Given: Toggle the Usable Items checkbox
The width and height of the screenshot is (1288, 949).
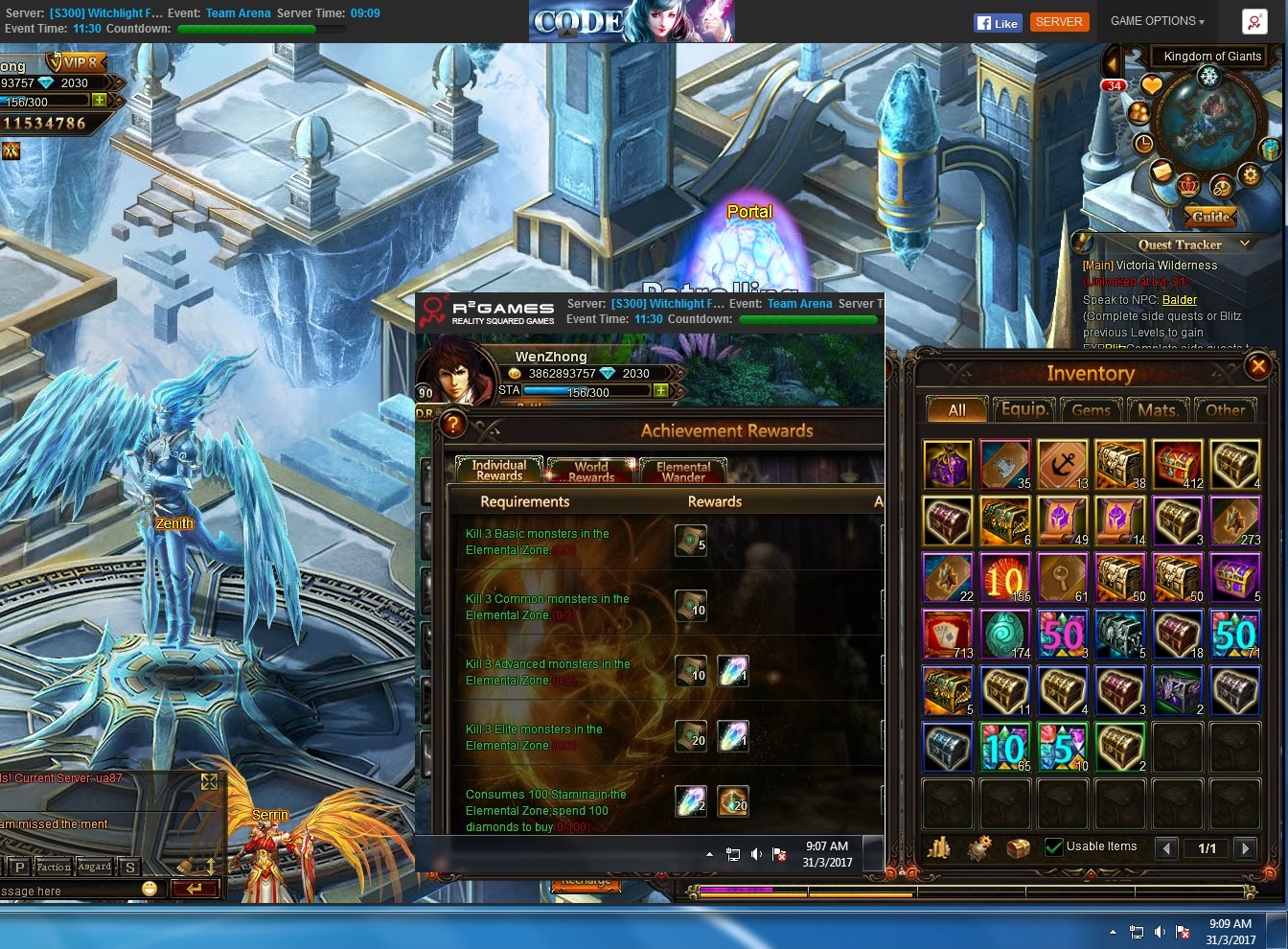Looking at the screenshot, I should [1054, 846].
